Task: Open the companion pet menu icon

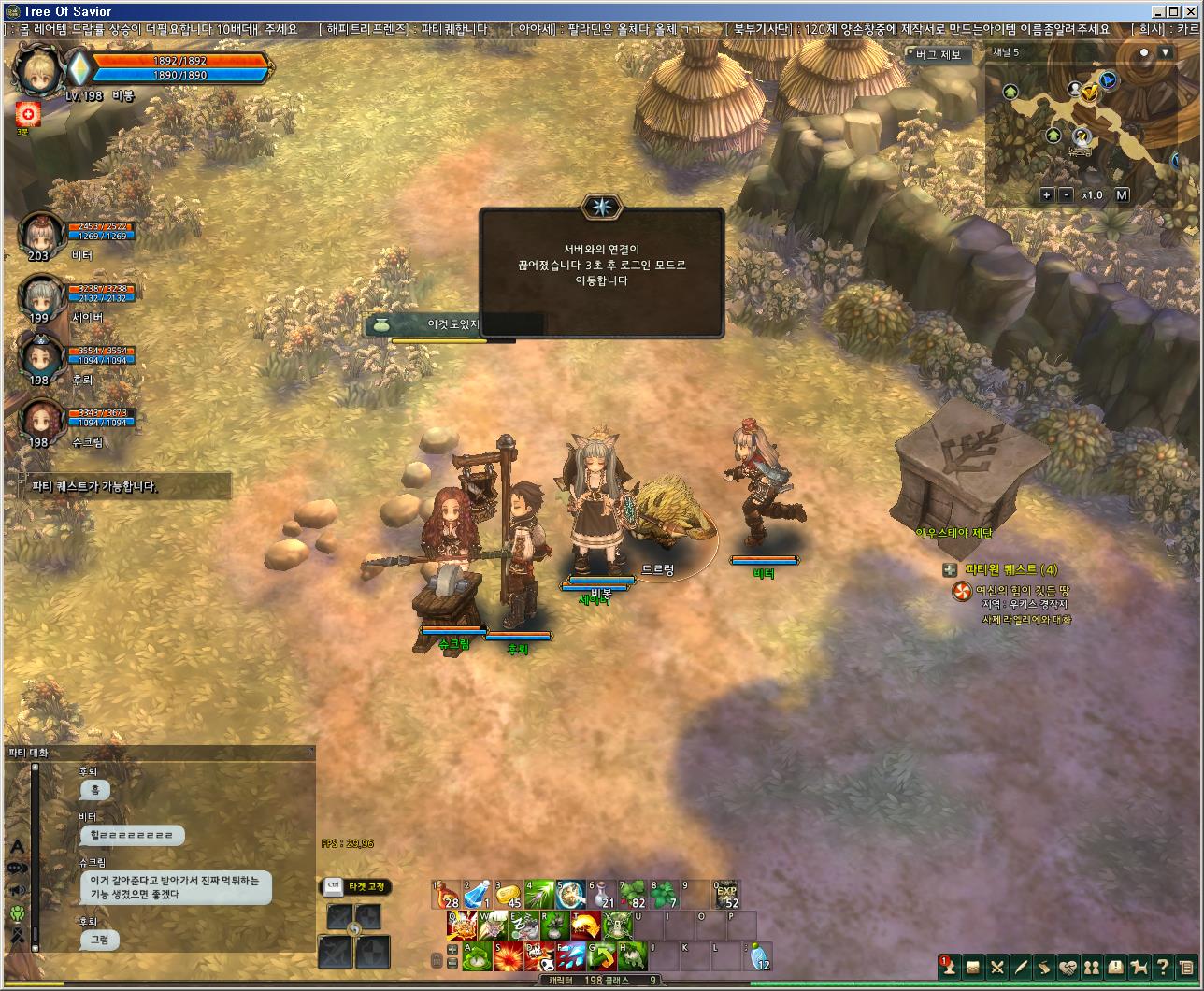Action: click(1139, 967)
